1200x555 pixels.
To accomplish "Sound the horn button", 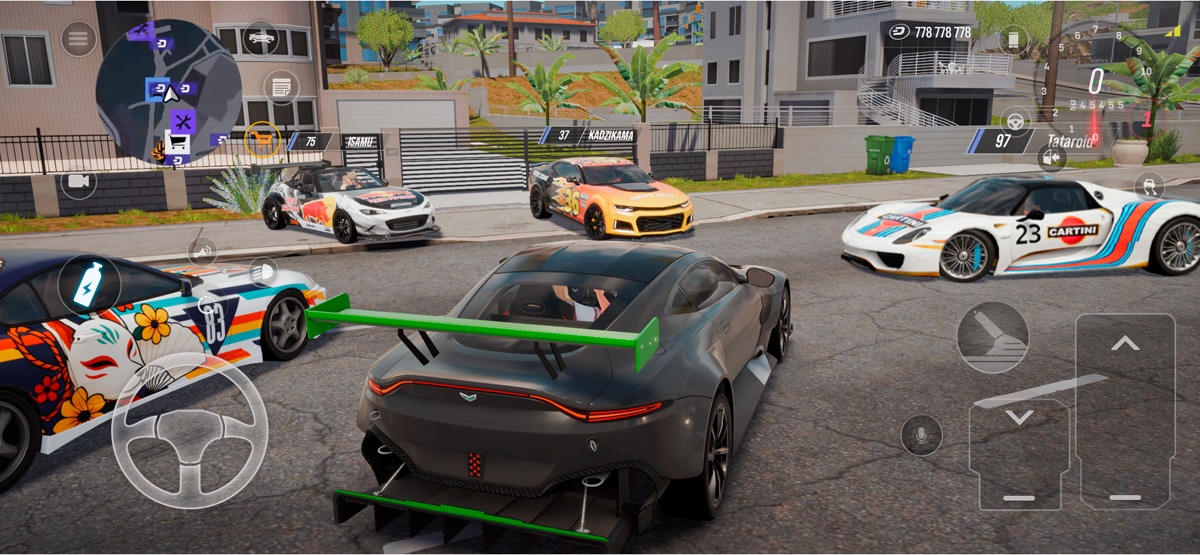I will [x=203, y=251].
